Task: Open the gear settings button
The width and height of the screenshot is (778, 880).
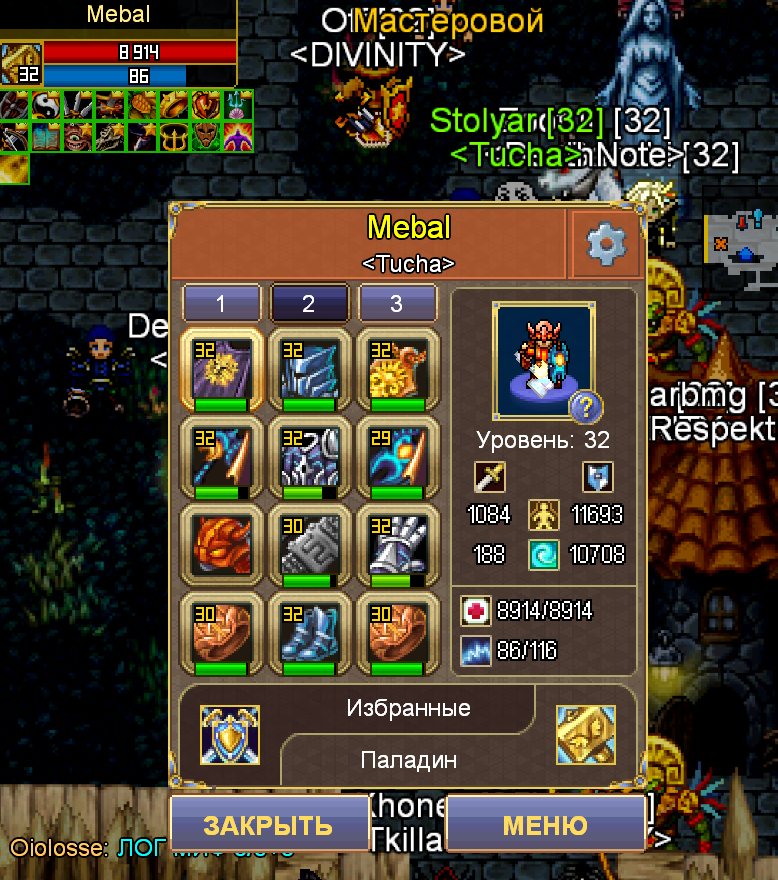Action: (605, 244)
